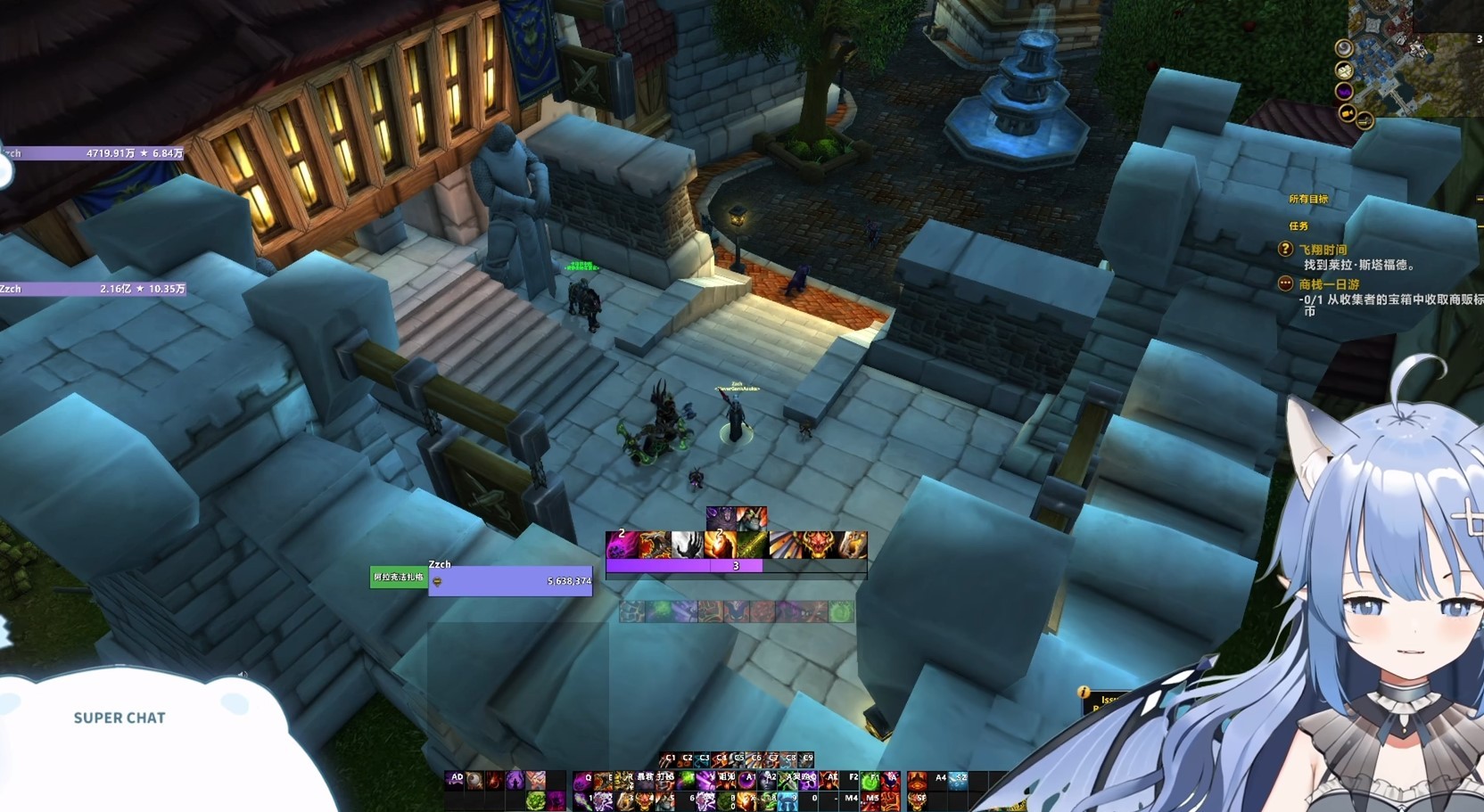Click the yellow camera minimap button

[x=1348, y=113]
